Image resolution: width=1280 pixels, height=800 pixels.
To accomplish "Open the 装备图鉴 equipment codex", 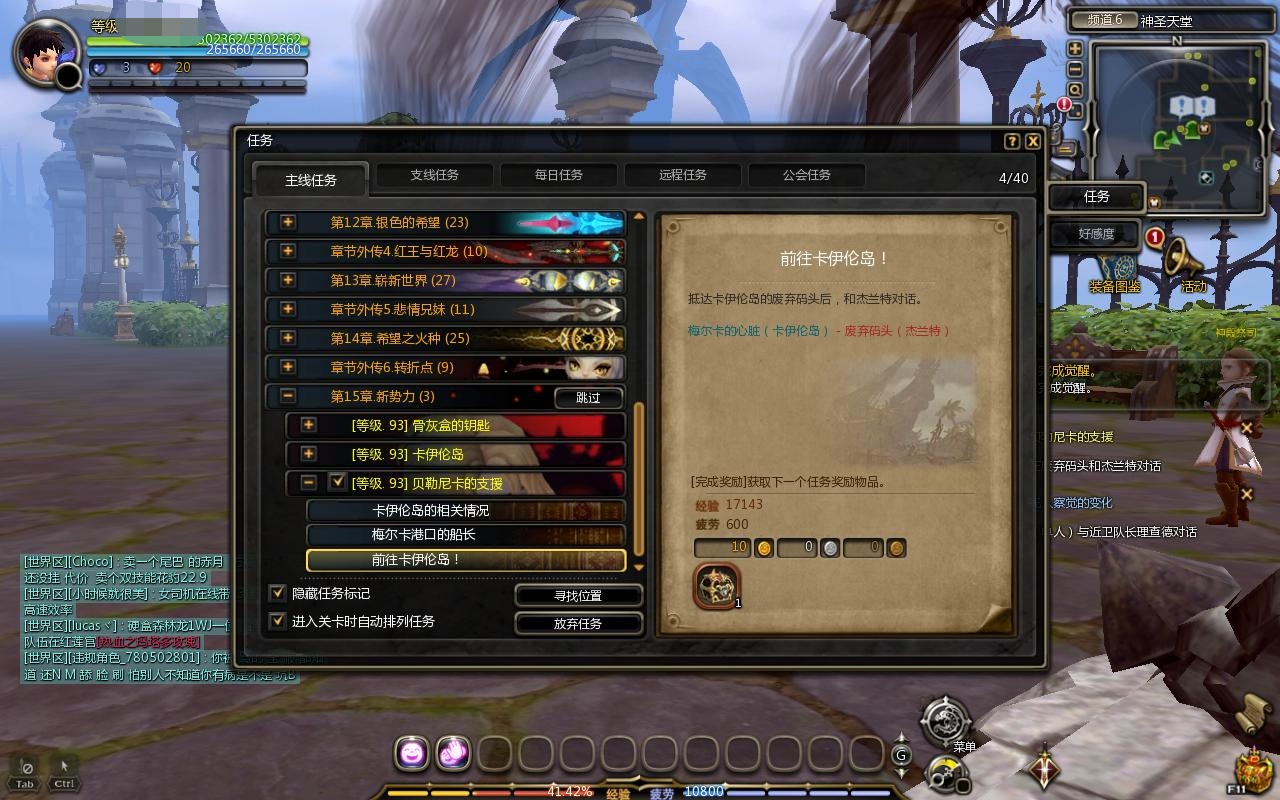I will point(1116,272).
